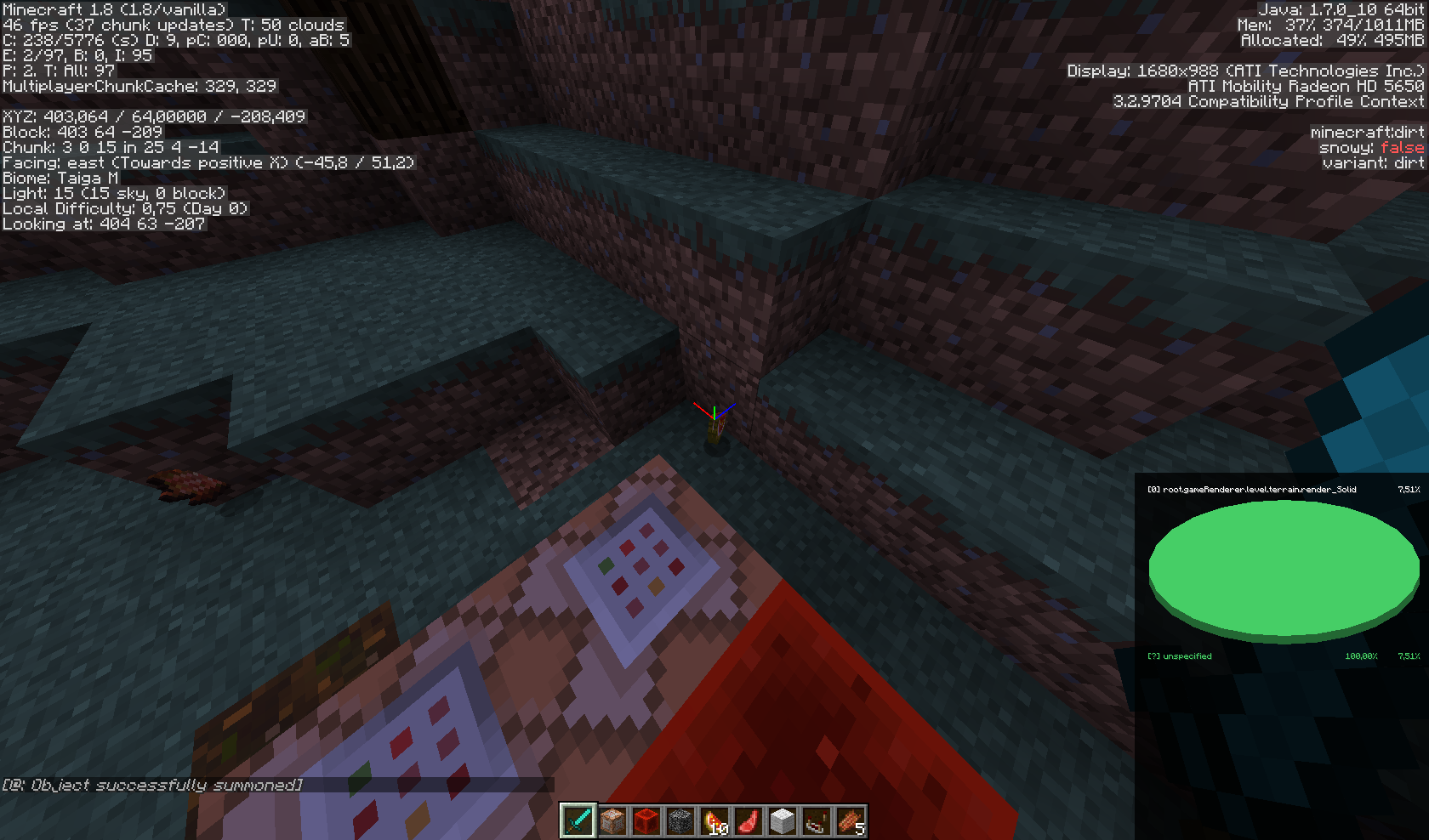
Task: Choose the command block in the hotbar
Action: coord(612,821)
